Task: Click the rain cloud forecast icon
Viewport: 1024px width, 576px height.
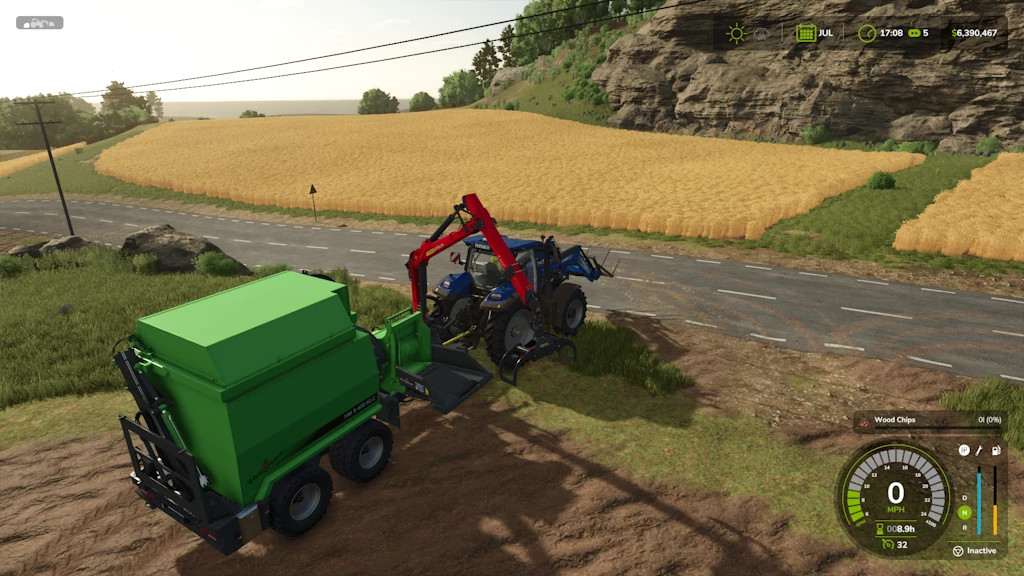Action: 761,33
